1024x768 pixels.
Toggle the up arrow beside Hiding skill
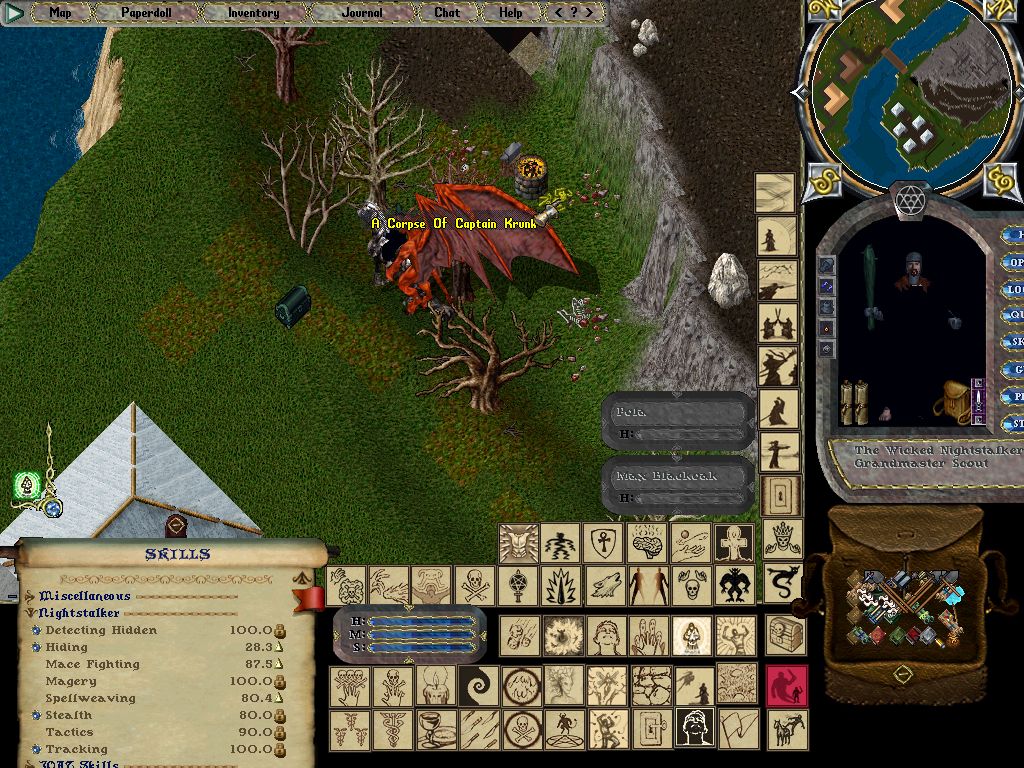[280, 648]
